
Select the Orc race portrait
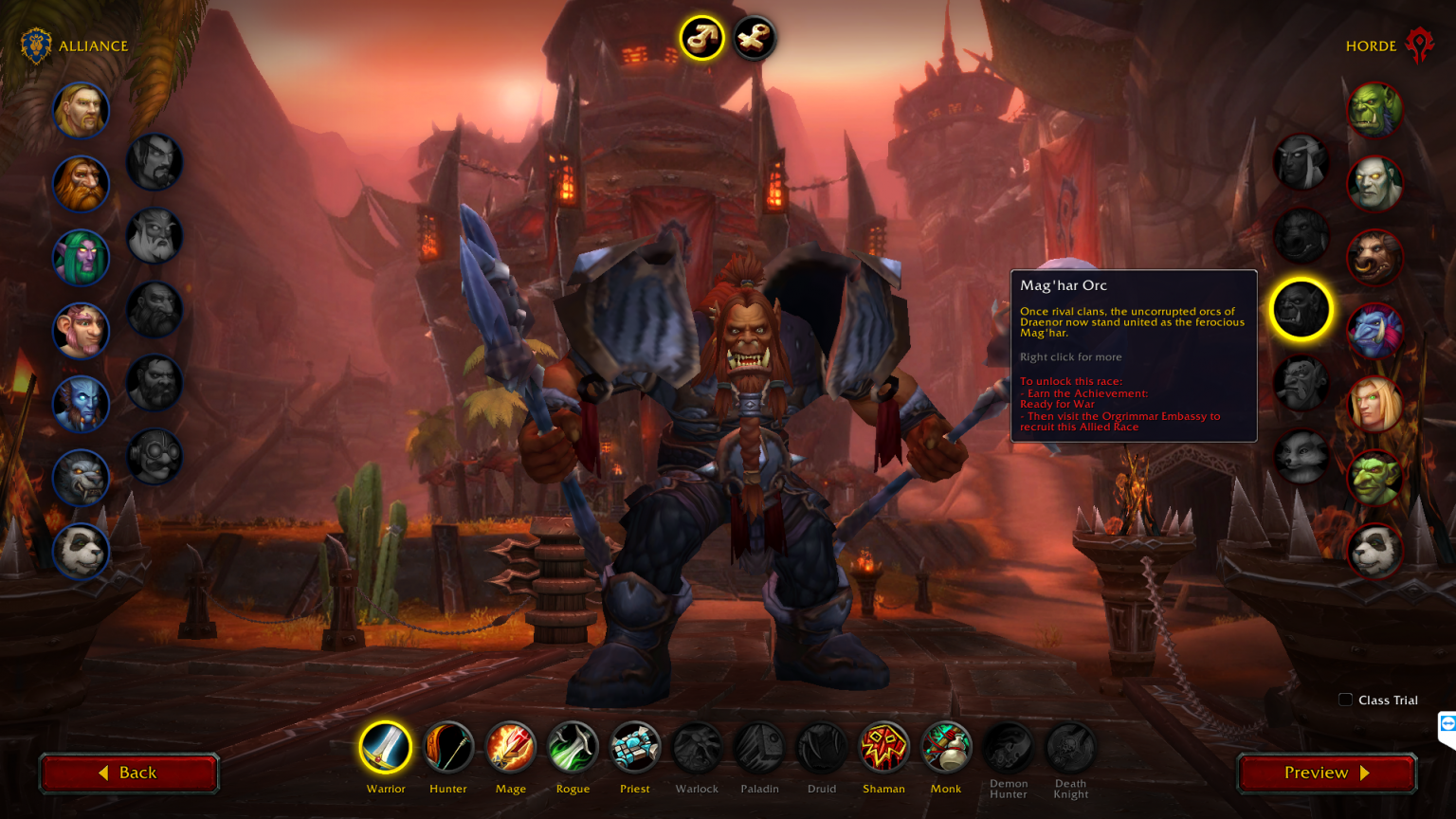(x=1374, y=110)
